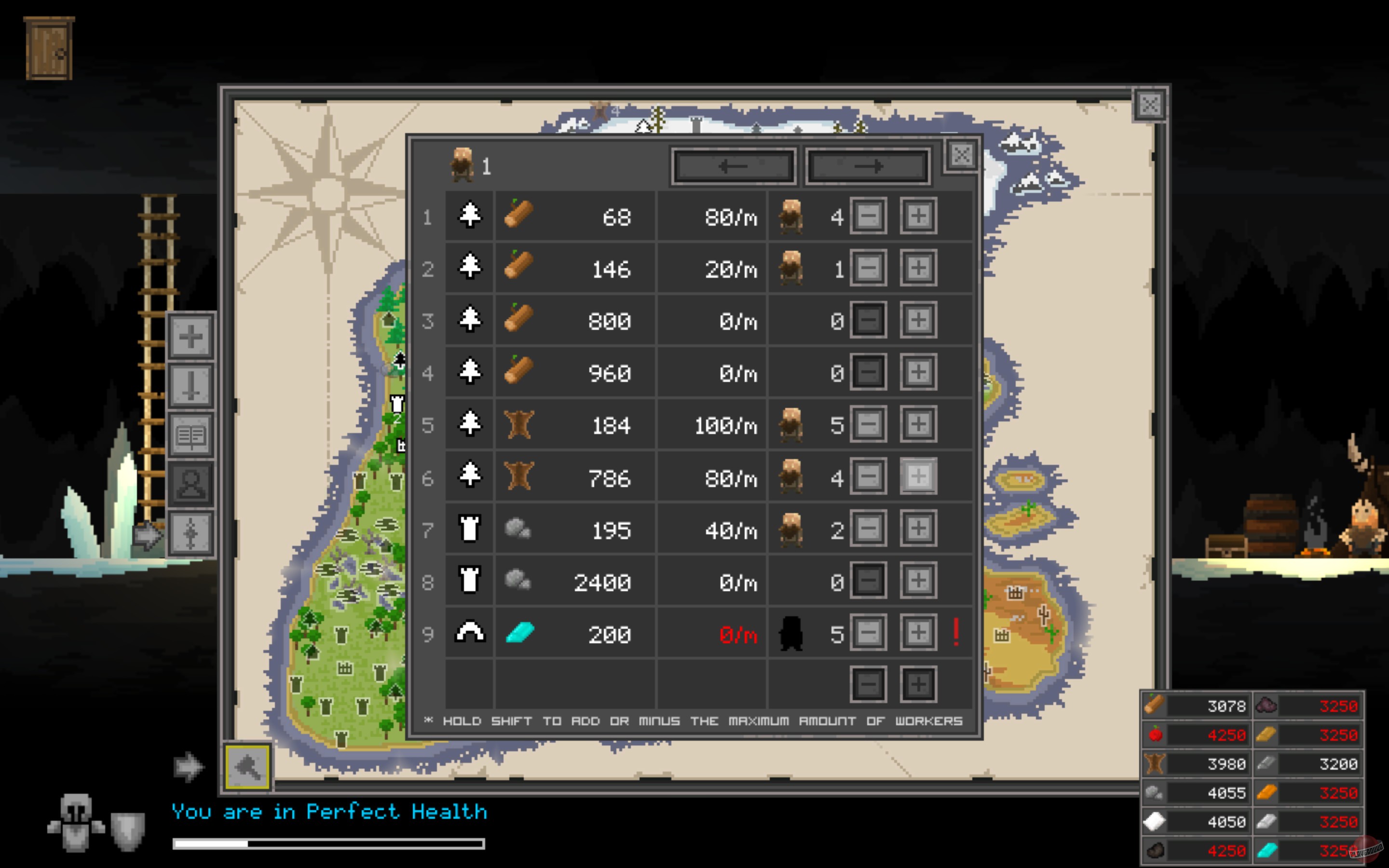1389x868 pixels.
Task: Decrease workers on the gem row with red warning
Action: (869, 634)
